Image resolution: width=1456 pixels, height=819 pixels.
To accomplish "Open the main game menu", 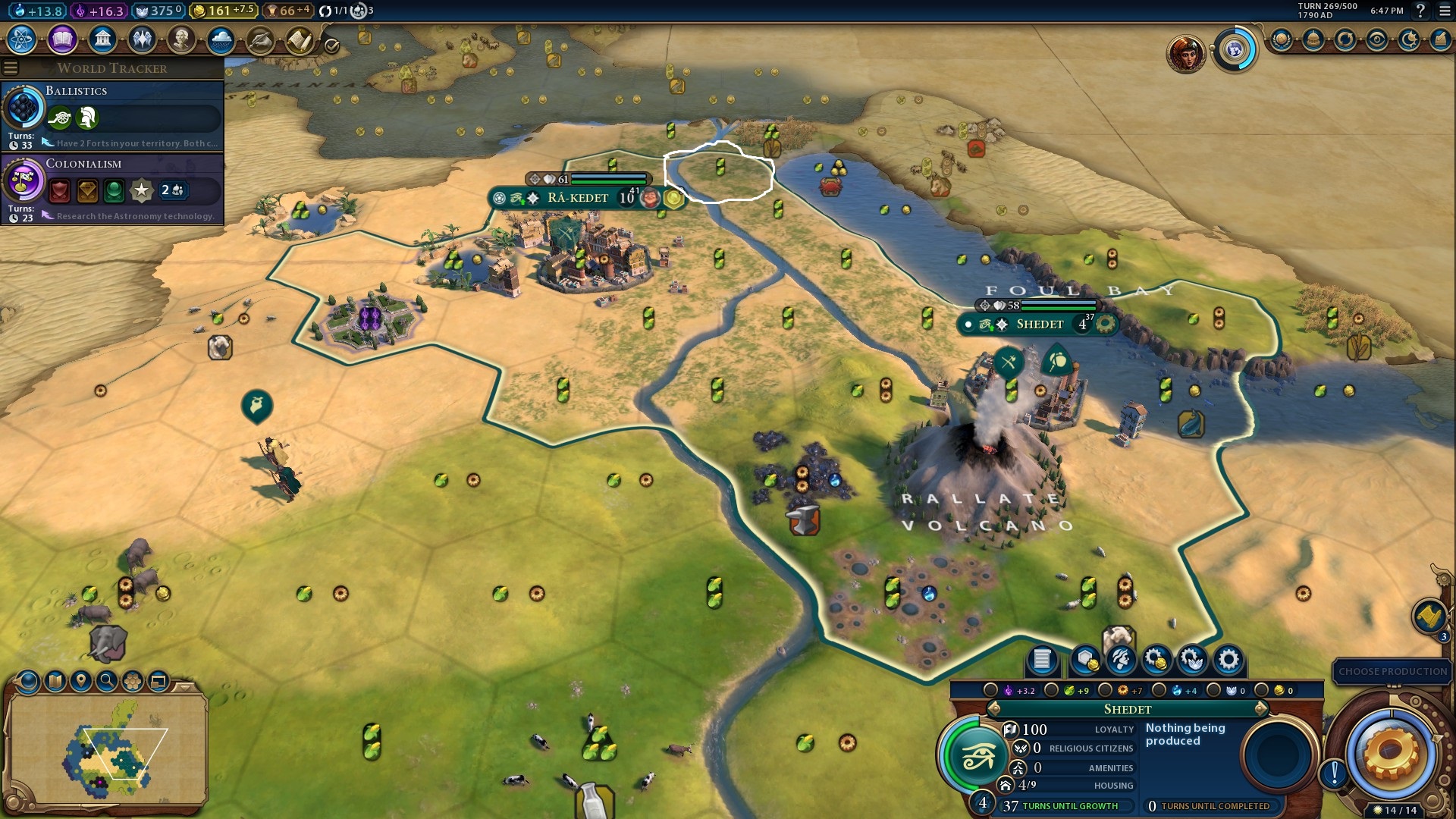I will (x=1445, y=11).
